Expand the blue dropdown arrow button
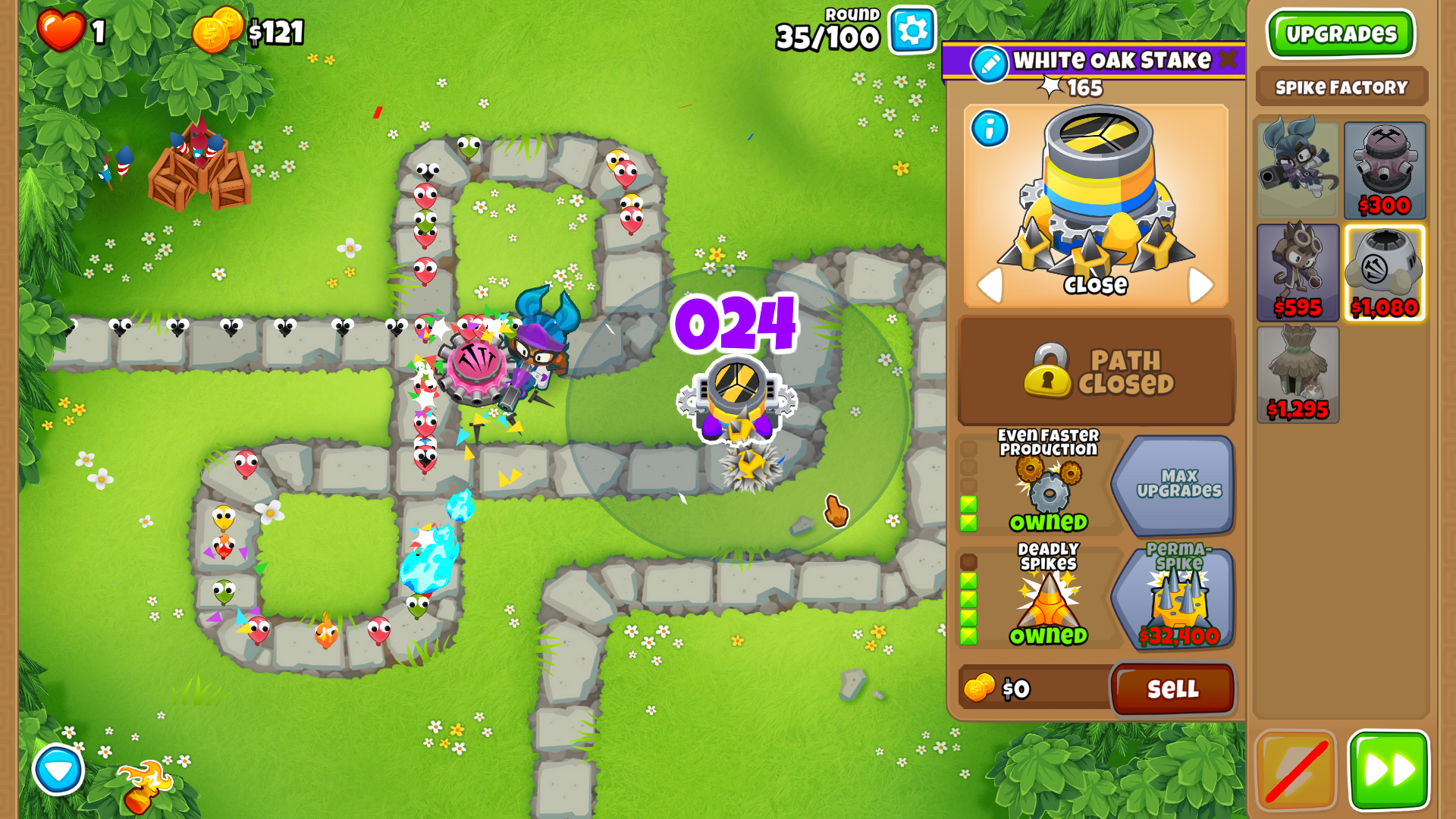Image resolution: width=1456 pixels, height=819 pixels. point(58,770)
